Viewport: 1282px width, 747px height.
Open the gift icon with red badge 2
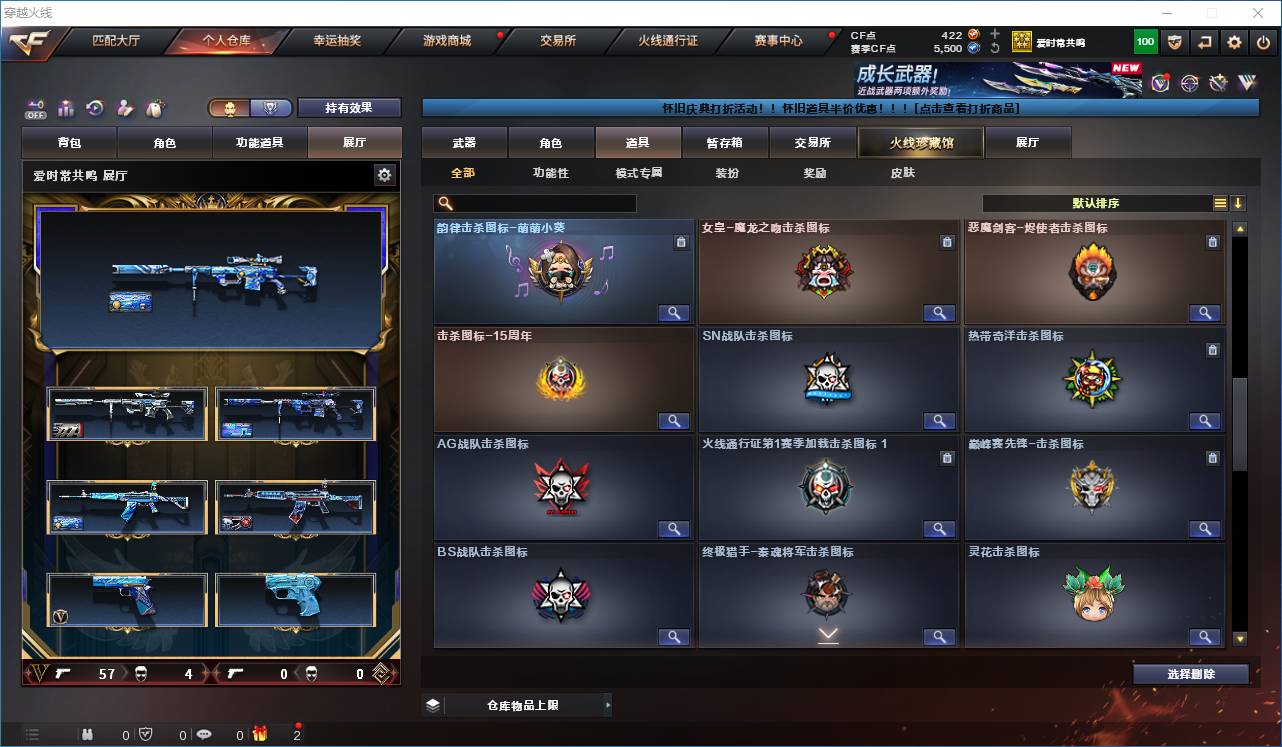point(262,733)
